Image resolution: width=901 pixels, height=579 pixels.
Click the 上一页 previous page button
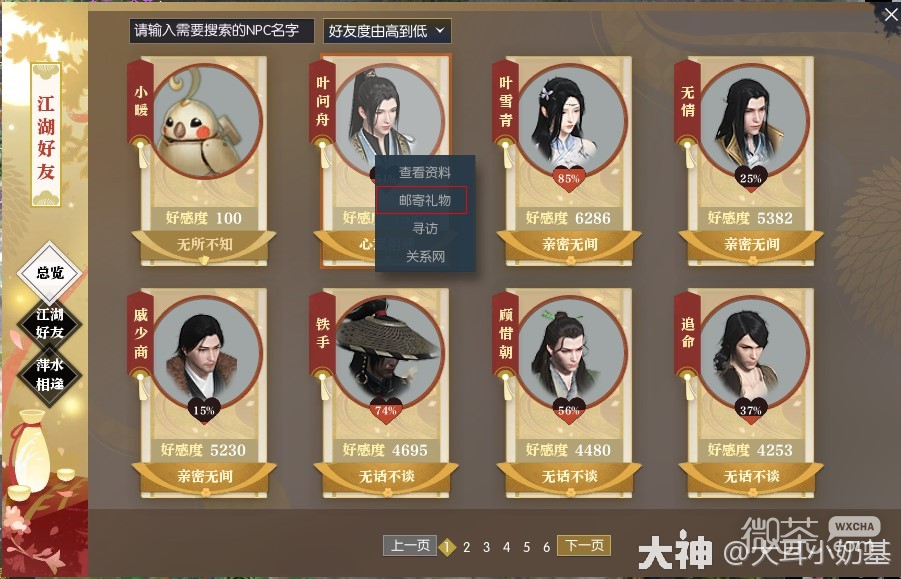point(409,546)
